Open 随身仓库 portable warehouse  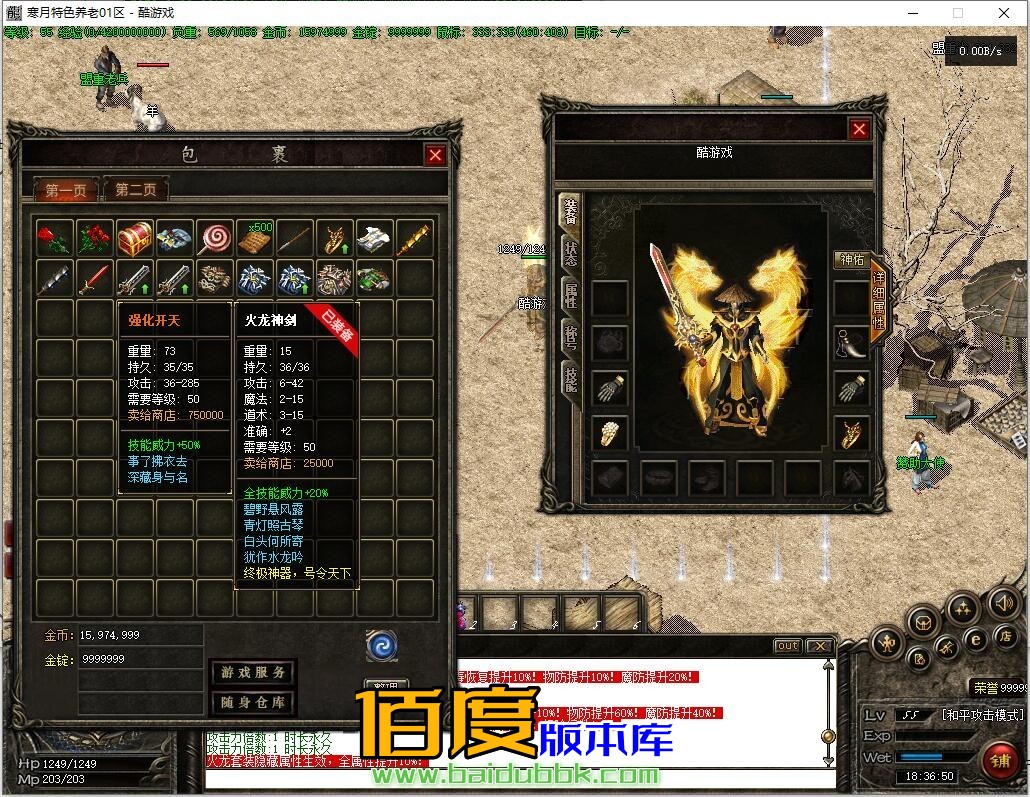point(253,702)
